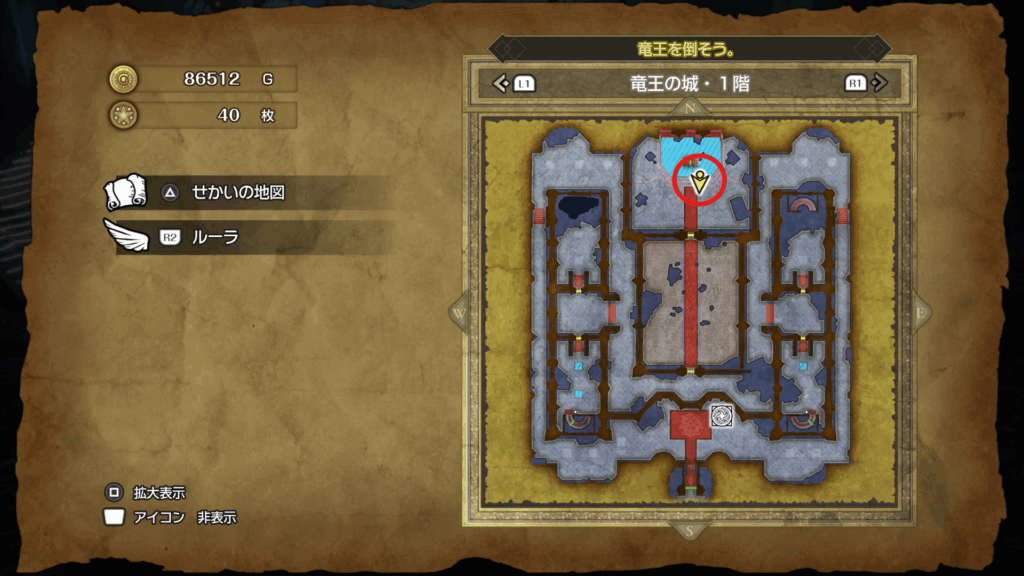Open the せかいの地図 world map

click(x=238, y=192)
